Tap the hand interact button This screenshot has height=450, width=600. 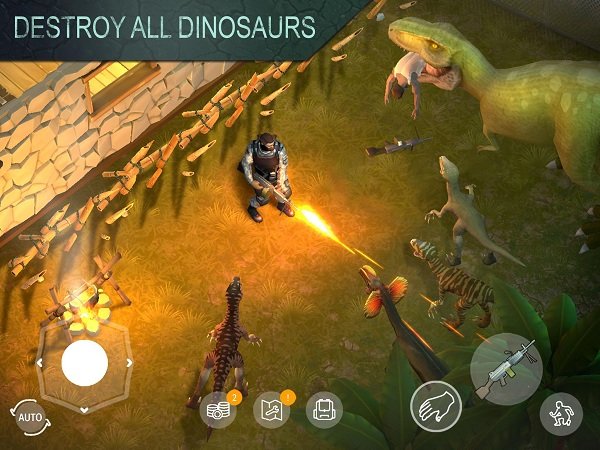click(435, 407)
